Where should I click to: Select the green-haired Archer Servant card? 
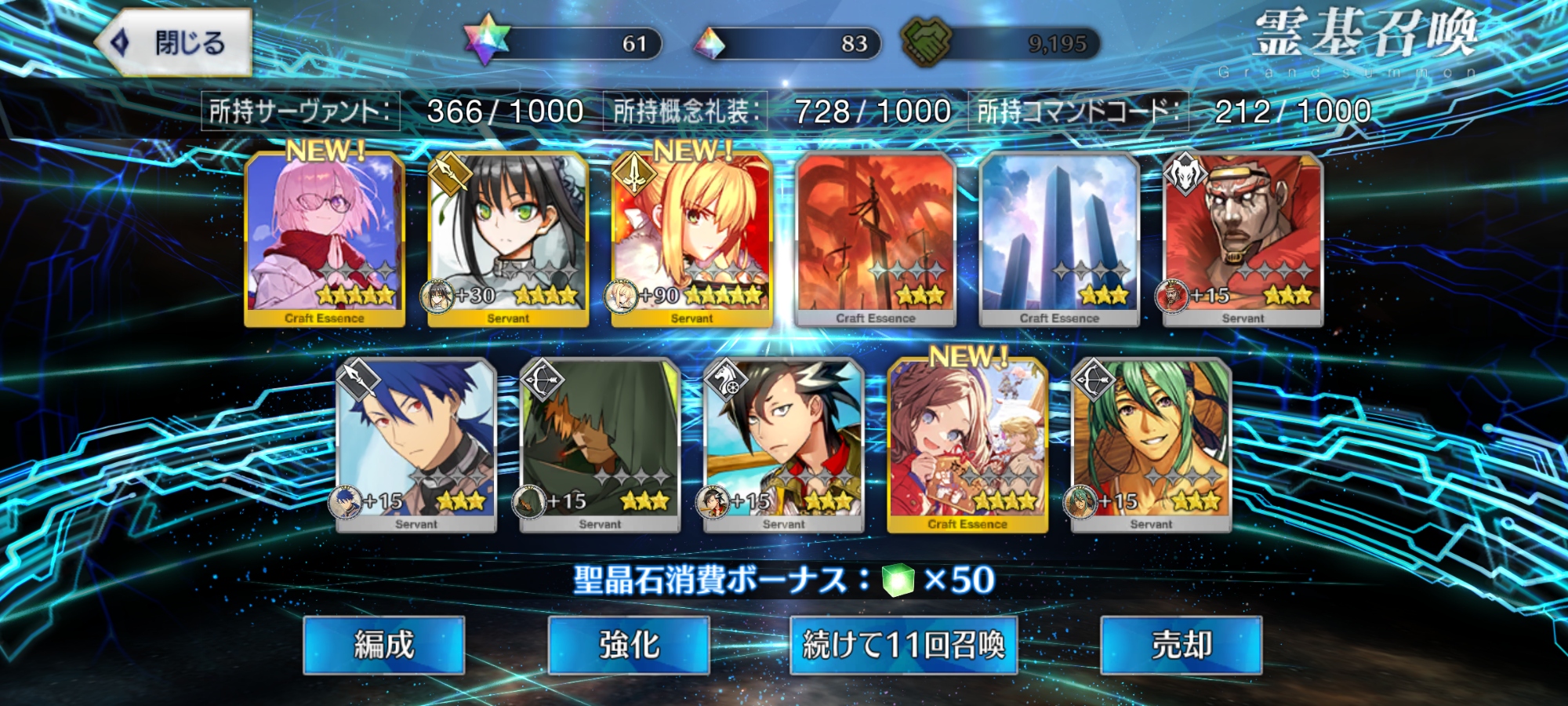[x=1151, y=445]
